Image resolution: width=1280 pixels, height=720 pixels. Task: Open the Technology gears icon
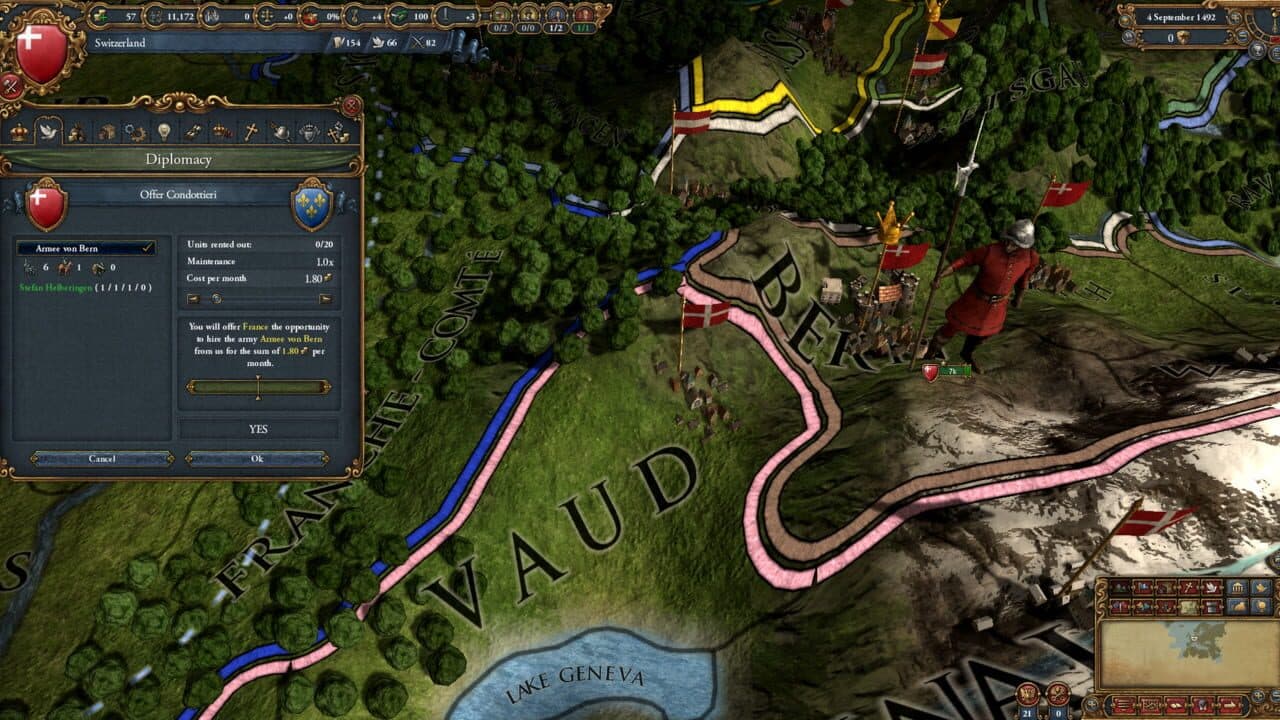(136, 130)
